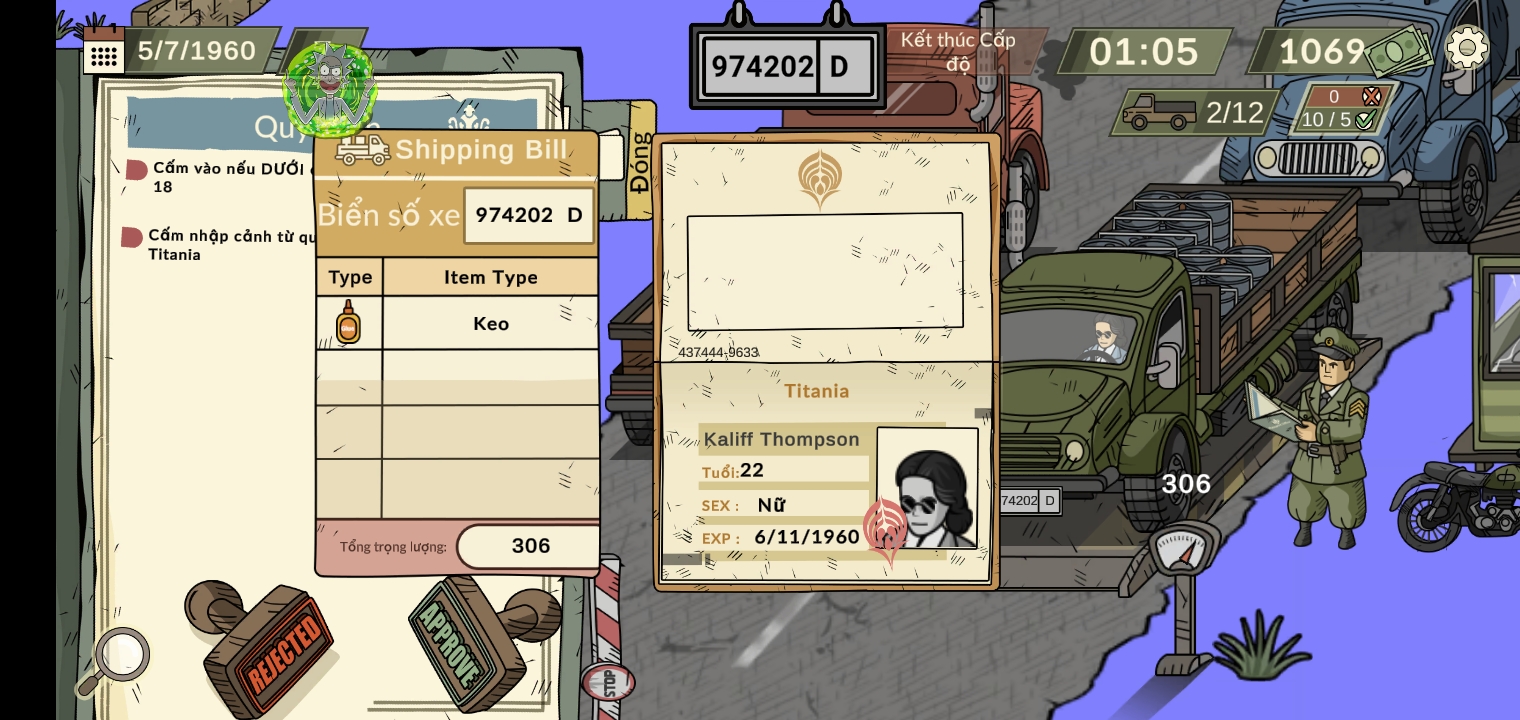Click the Kết thúc Cấp độ button
The image size is (1520, 720).
(957, 51)
